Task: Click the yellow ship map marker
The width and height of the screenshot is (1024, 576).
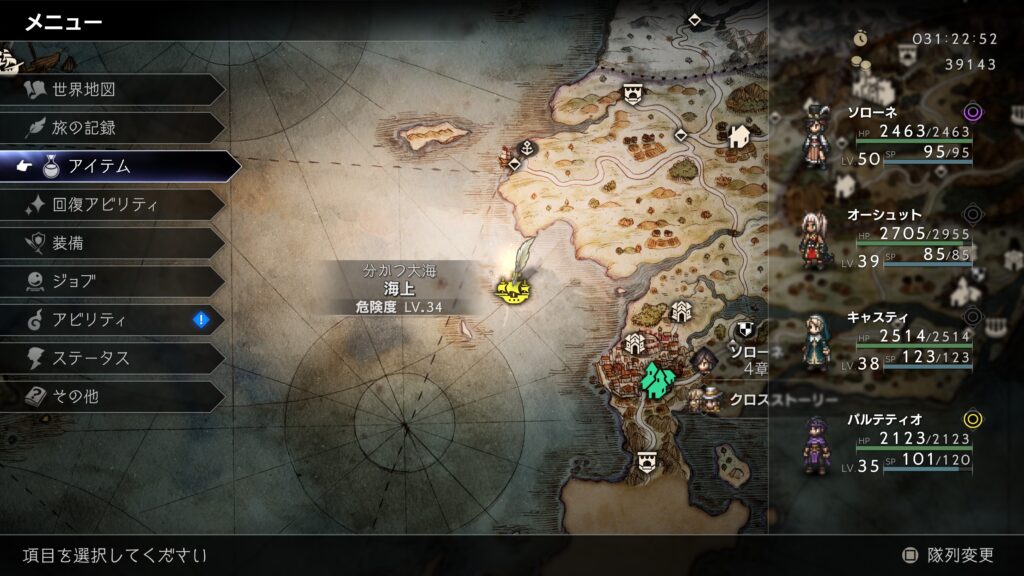Action: 513,290
